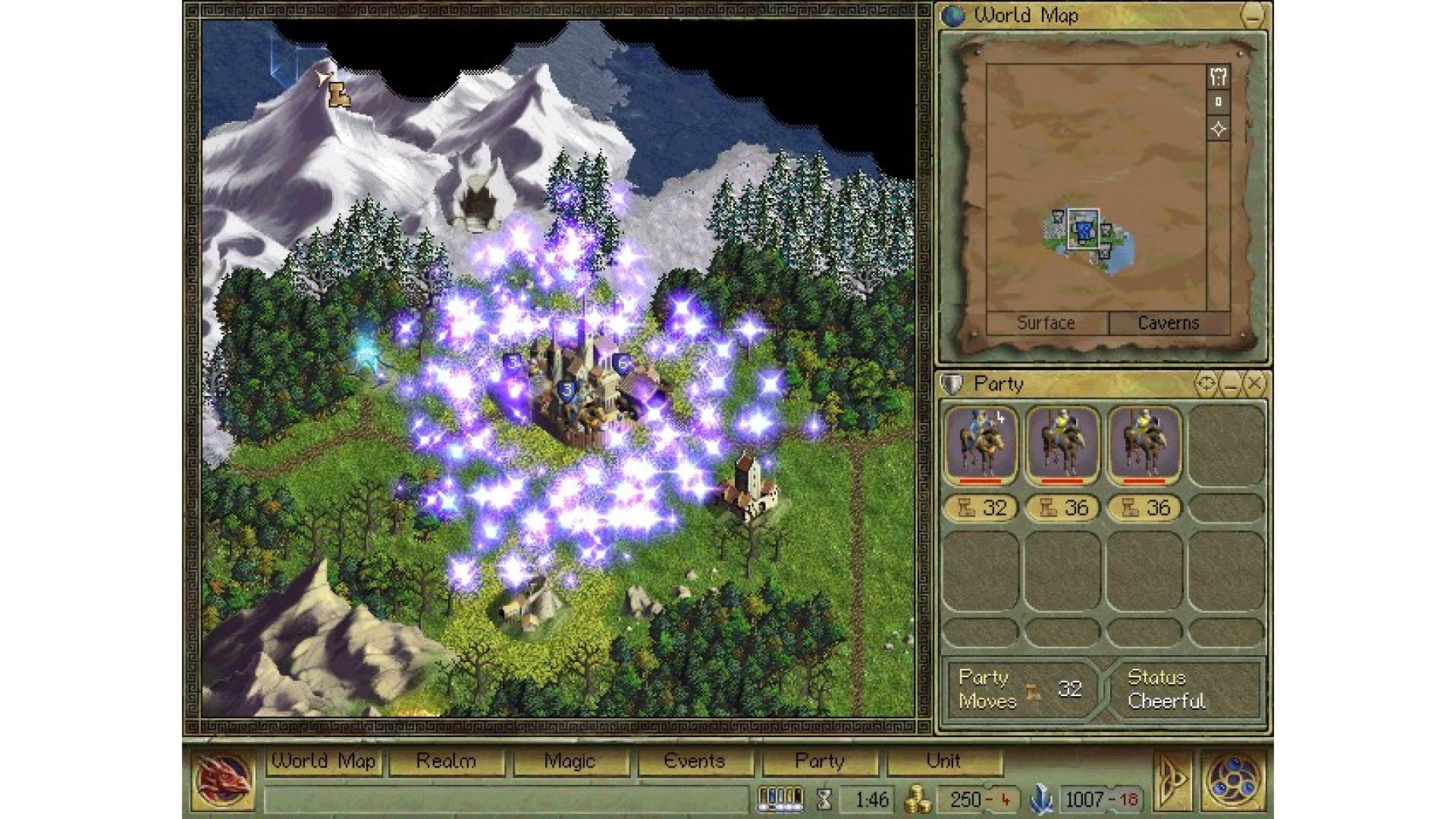Image resolution: width=1456 pixels, height=819 pixels.
Task: Click the red dragon emblem button
Action: tap(222, 780)
